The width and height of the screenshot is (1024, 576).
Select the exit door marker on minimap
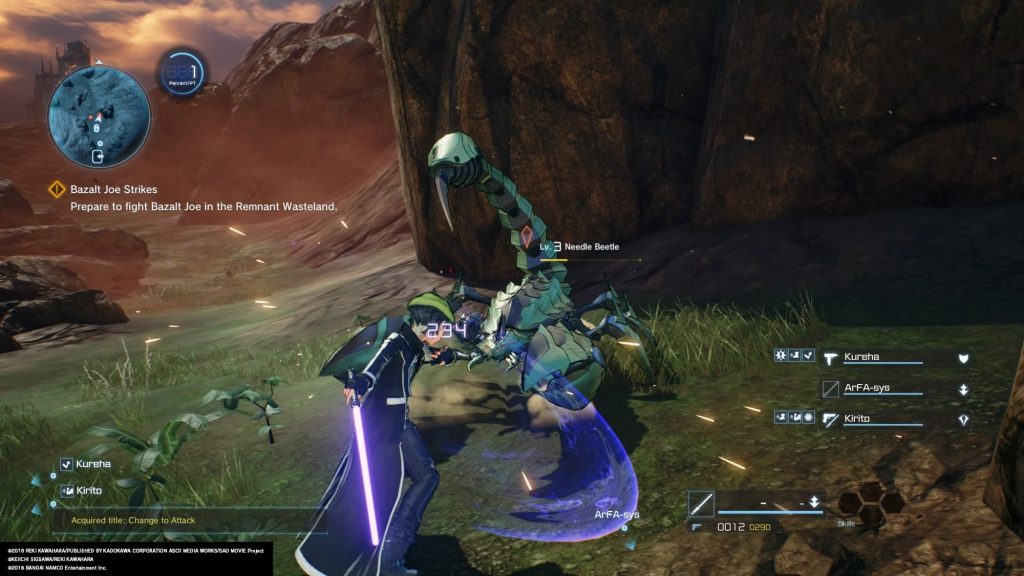[x=98, y=156]
